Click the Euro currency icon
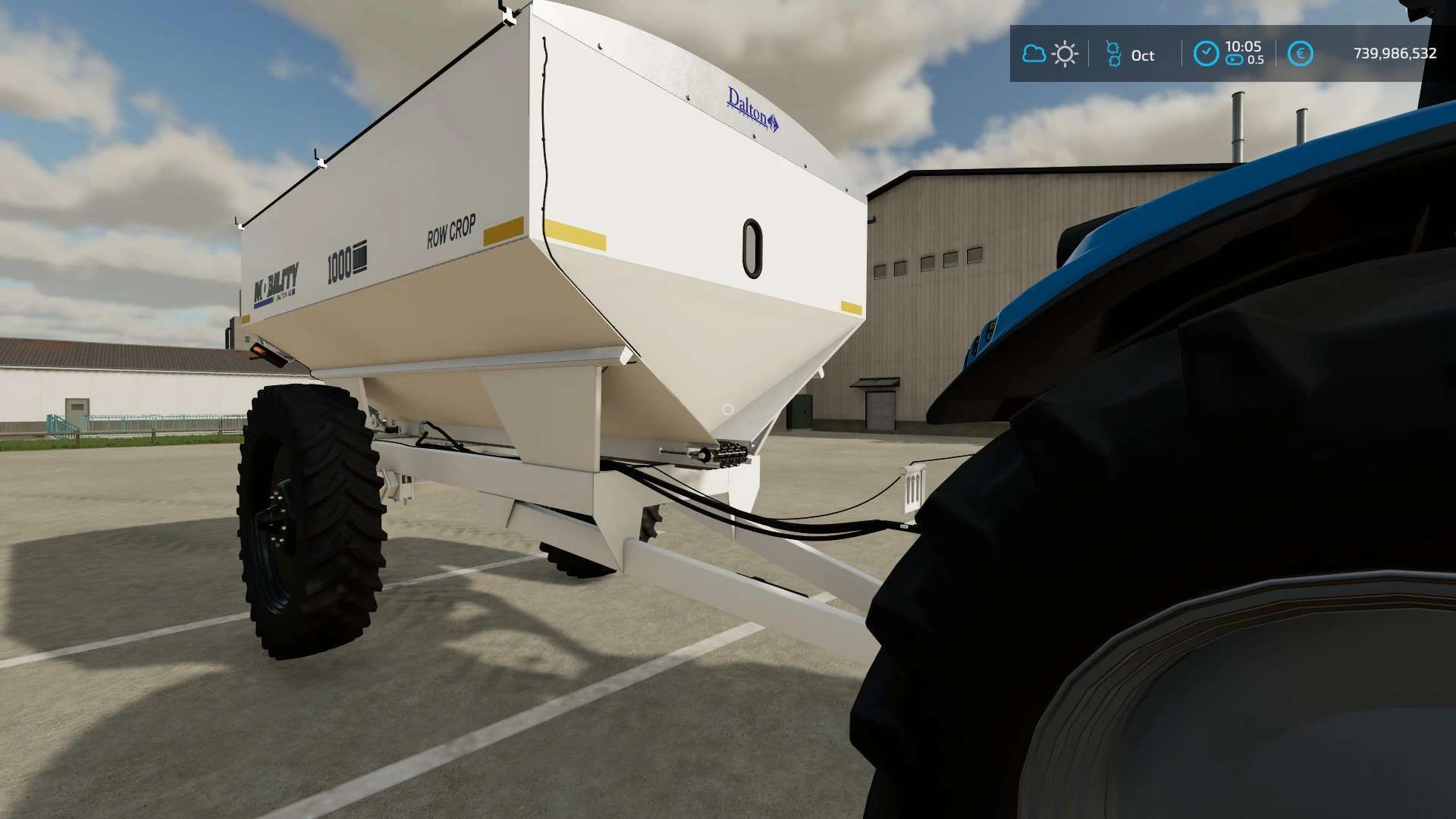Image resolution: width=1456 pixels, height=819 pixels. point(1301,53)
